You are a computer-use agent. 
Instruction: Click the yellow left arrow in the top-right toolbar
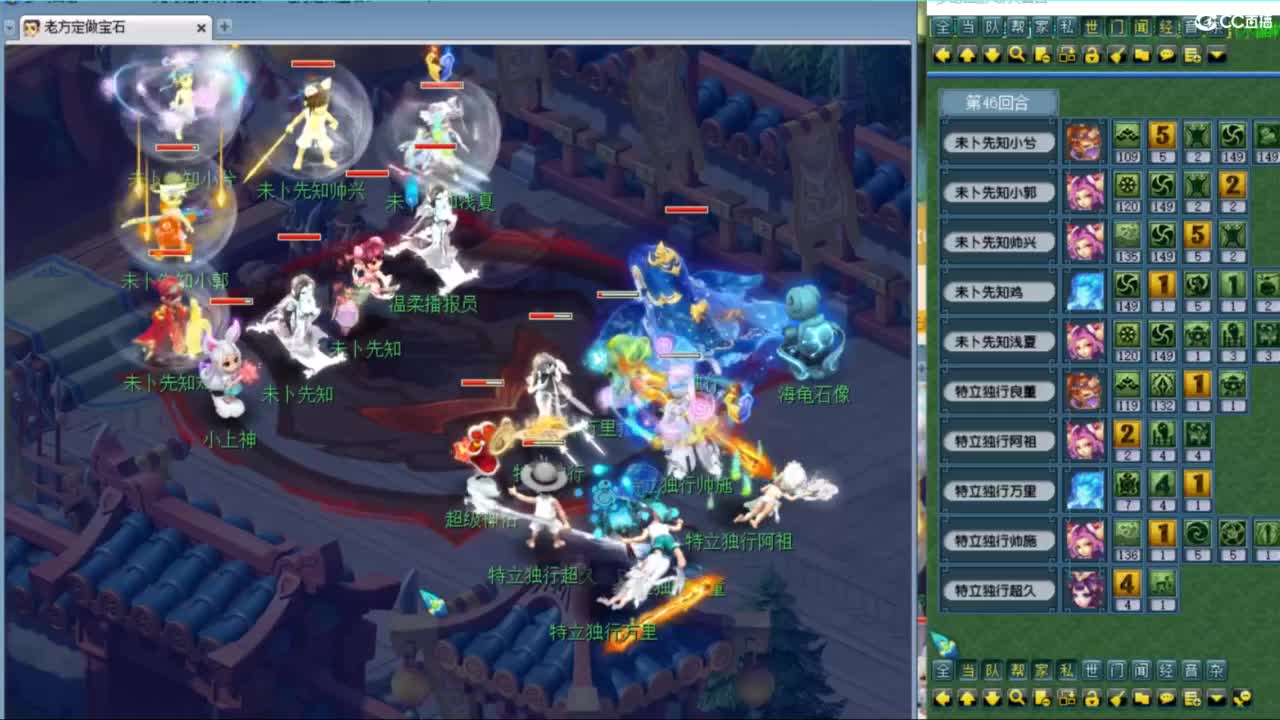pyautogui.click(x=942, y=55)
